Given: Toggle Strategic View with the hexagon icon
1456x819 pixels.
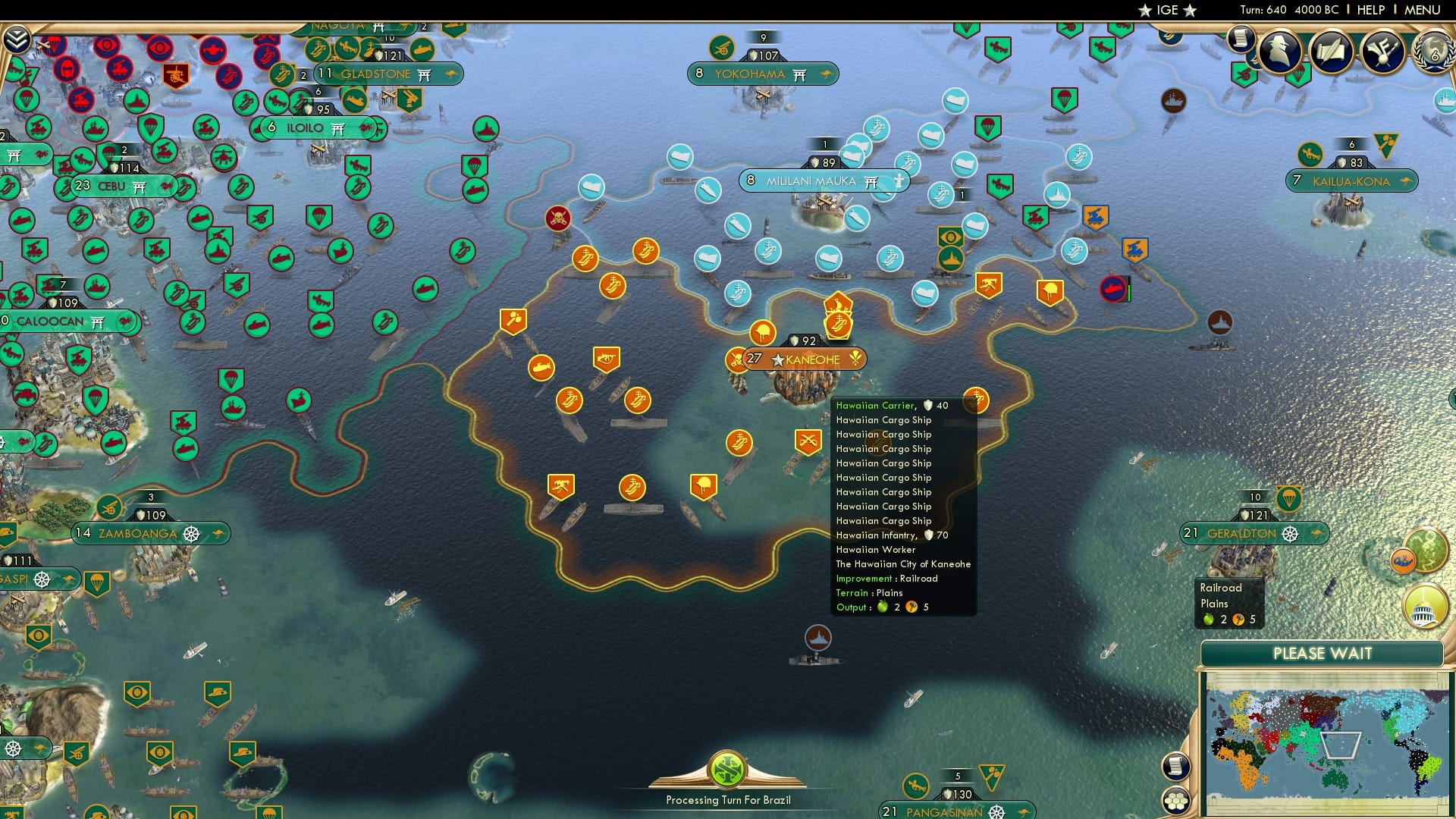Looking at the screenshot, I should [x=1178, y=800].
